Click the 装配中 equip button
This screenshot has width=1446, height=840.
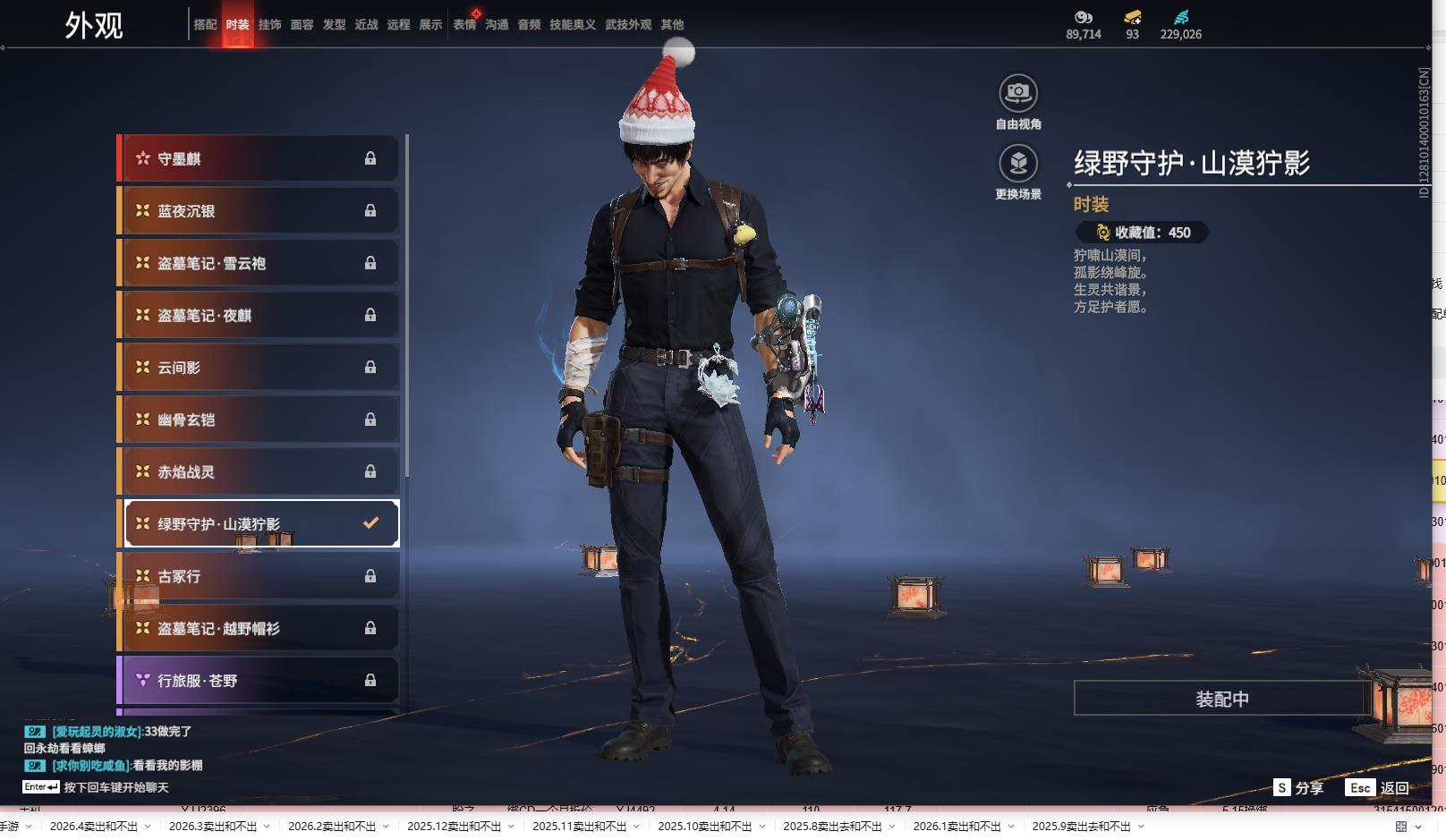[x=1221, y=699]
